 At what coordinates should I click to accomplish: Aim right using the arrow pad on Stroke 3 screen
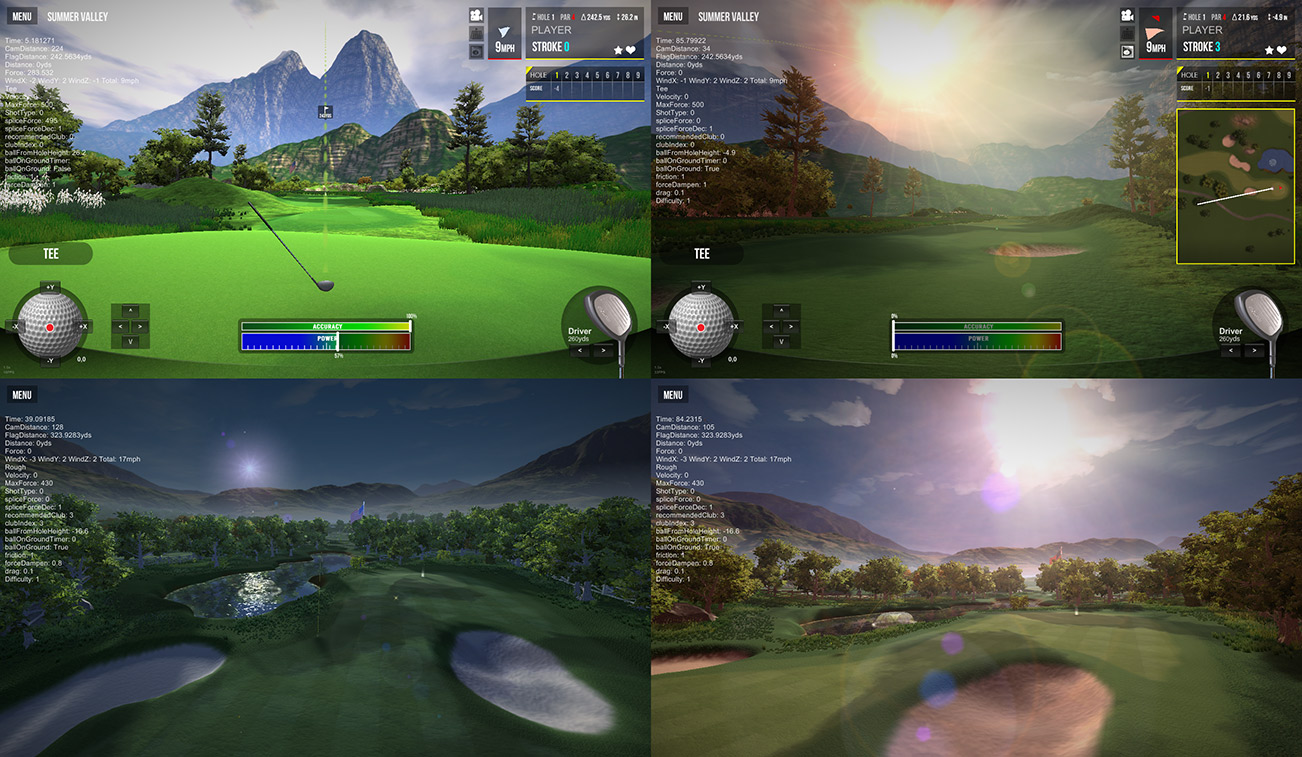[x=791, y=326]
